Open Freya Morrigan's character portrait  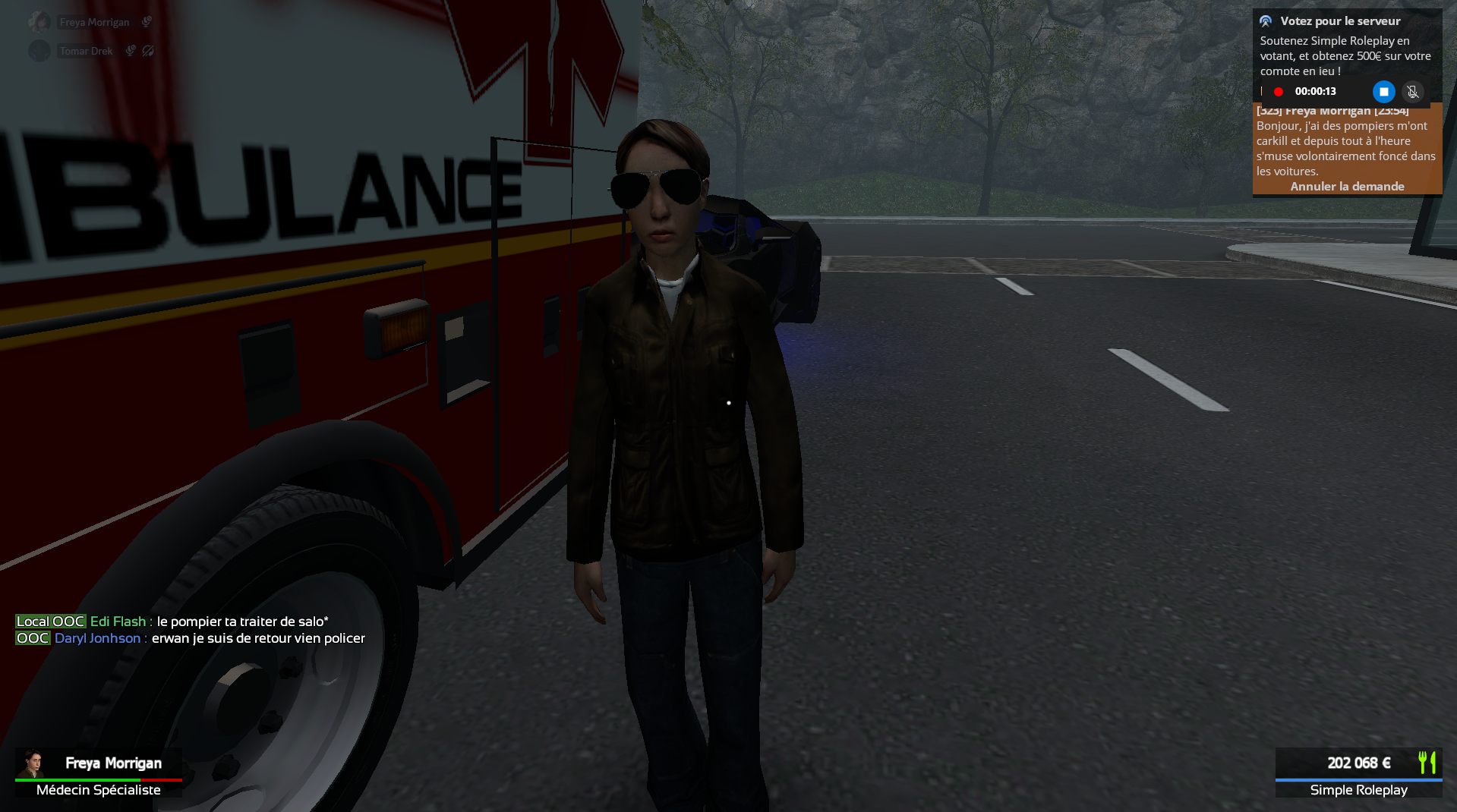click(33, 763)
